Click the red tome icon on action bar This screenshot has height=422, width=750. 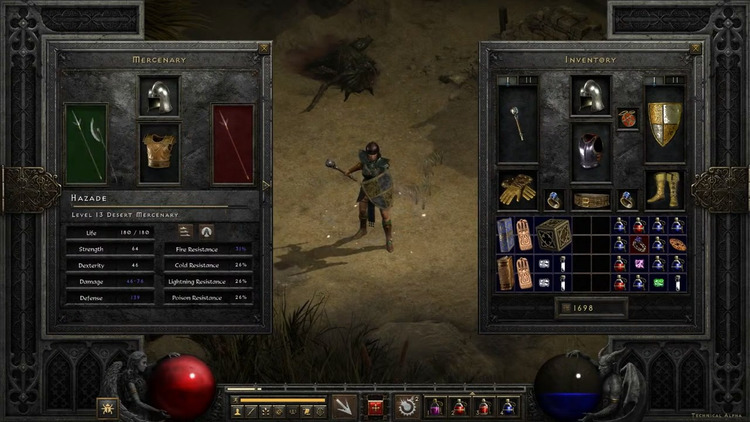[x=376, y=406]
